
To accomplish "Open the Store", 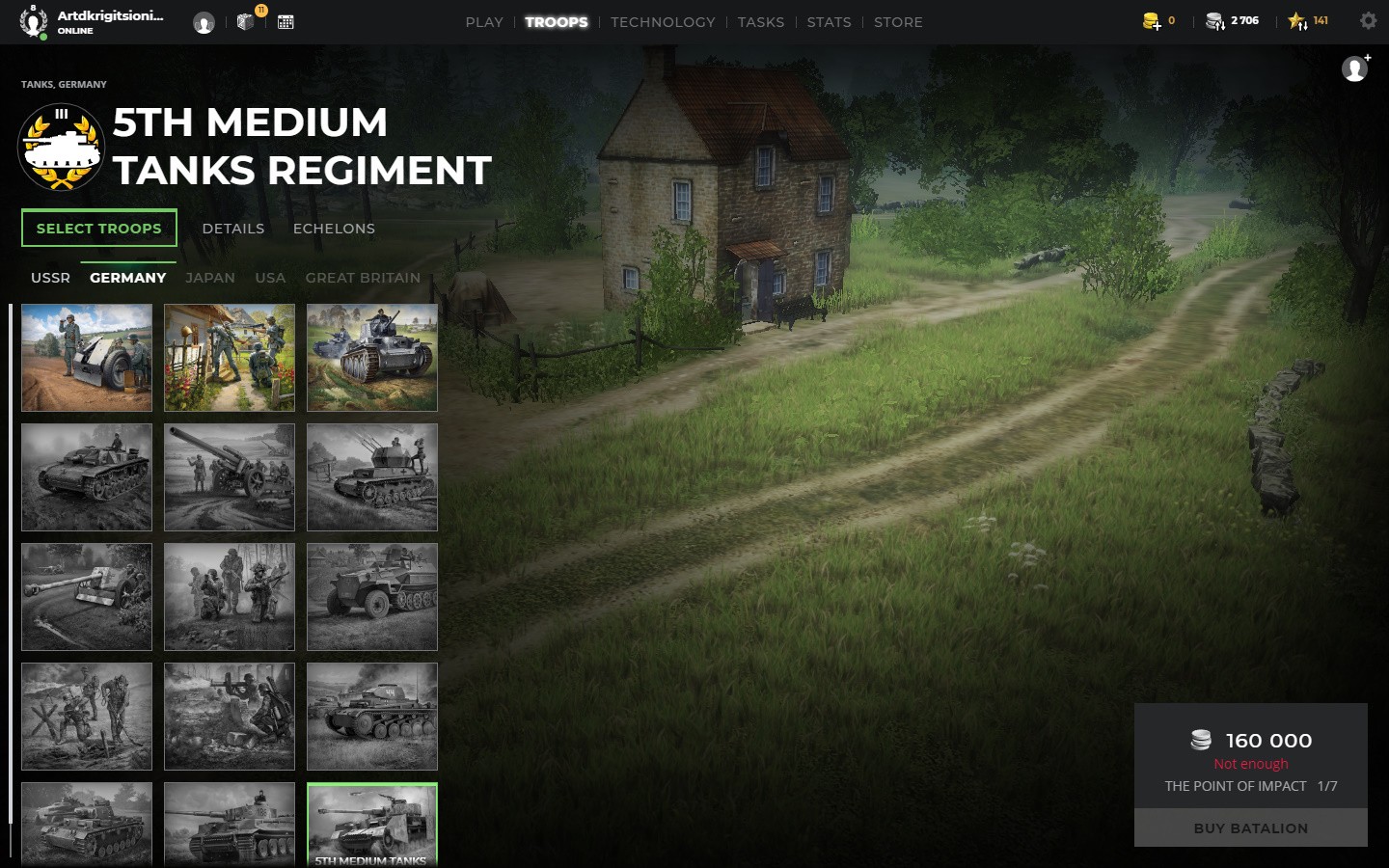I will 898,22.
